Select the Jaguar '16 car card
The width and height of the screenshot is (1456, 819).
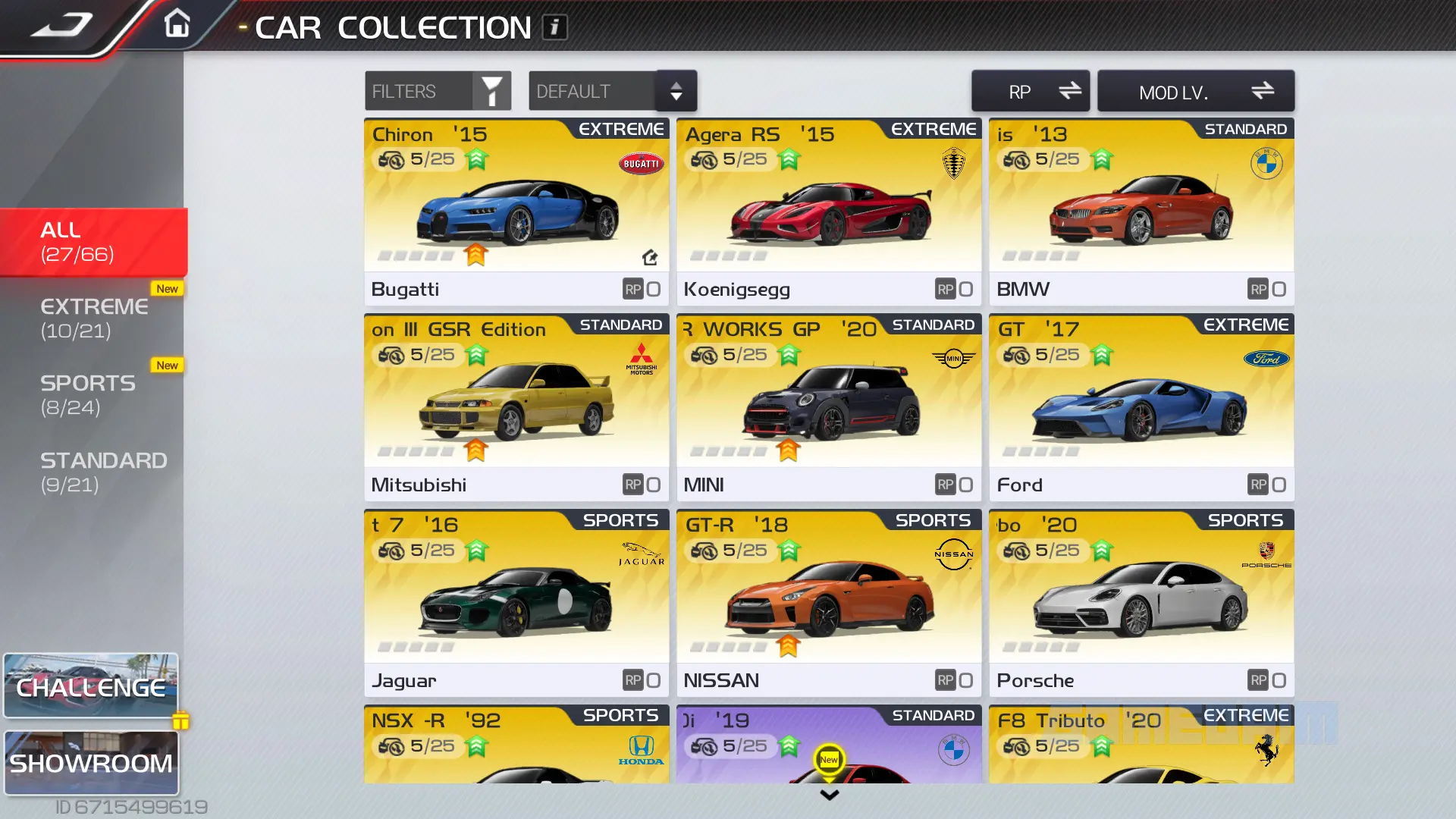coord(516,603)
